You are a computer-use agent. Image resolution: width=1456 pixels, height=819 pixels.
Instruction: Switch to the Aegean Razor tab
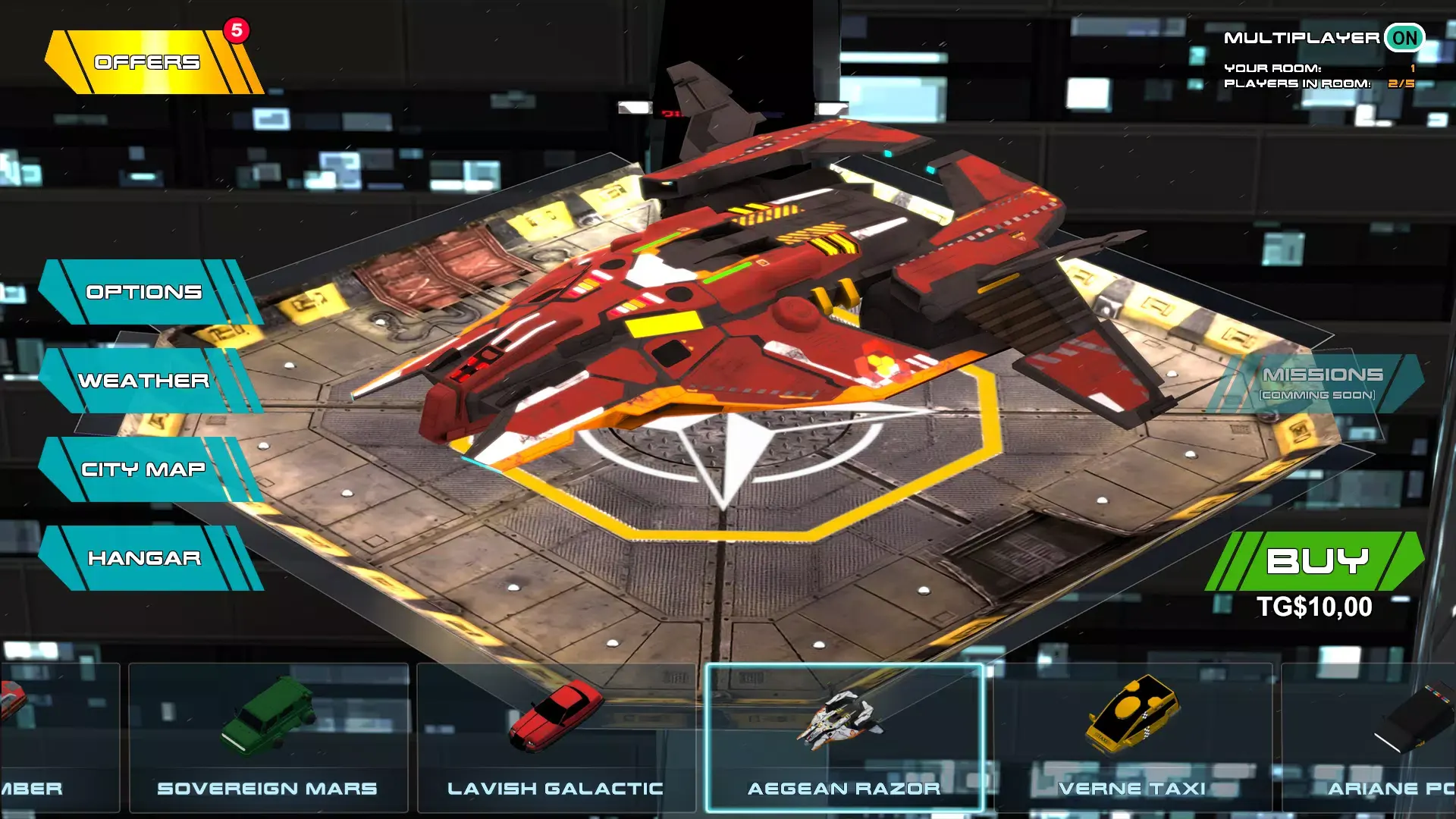[x=846, y=788]
